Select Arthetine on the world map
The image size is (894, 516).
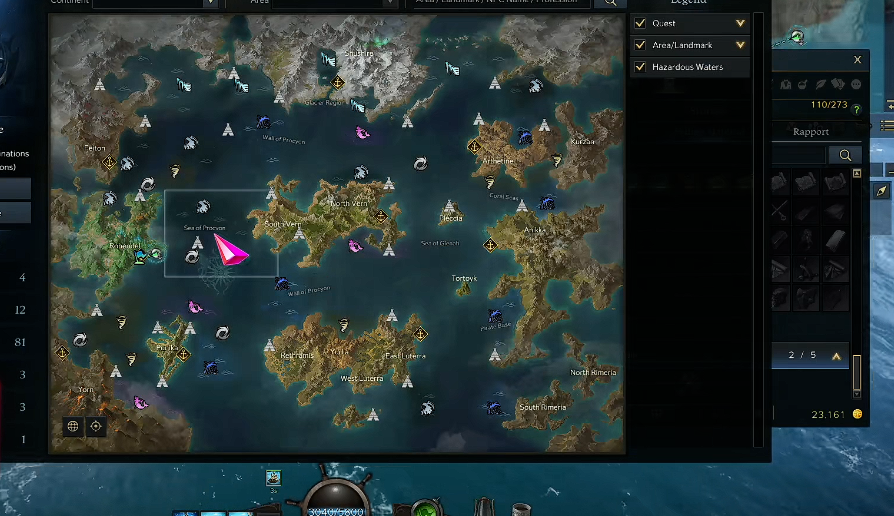[x=498, y=160]
